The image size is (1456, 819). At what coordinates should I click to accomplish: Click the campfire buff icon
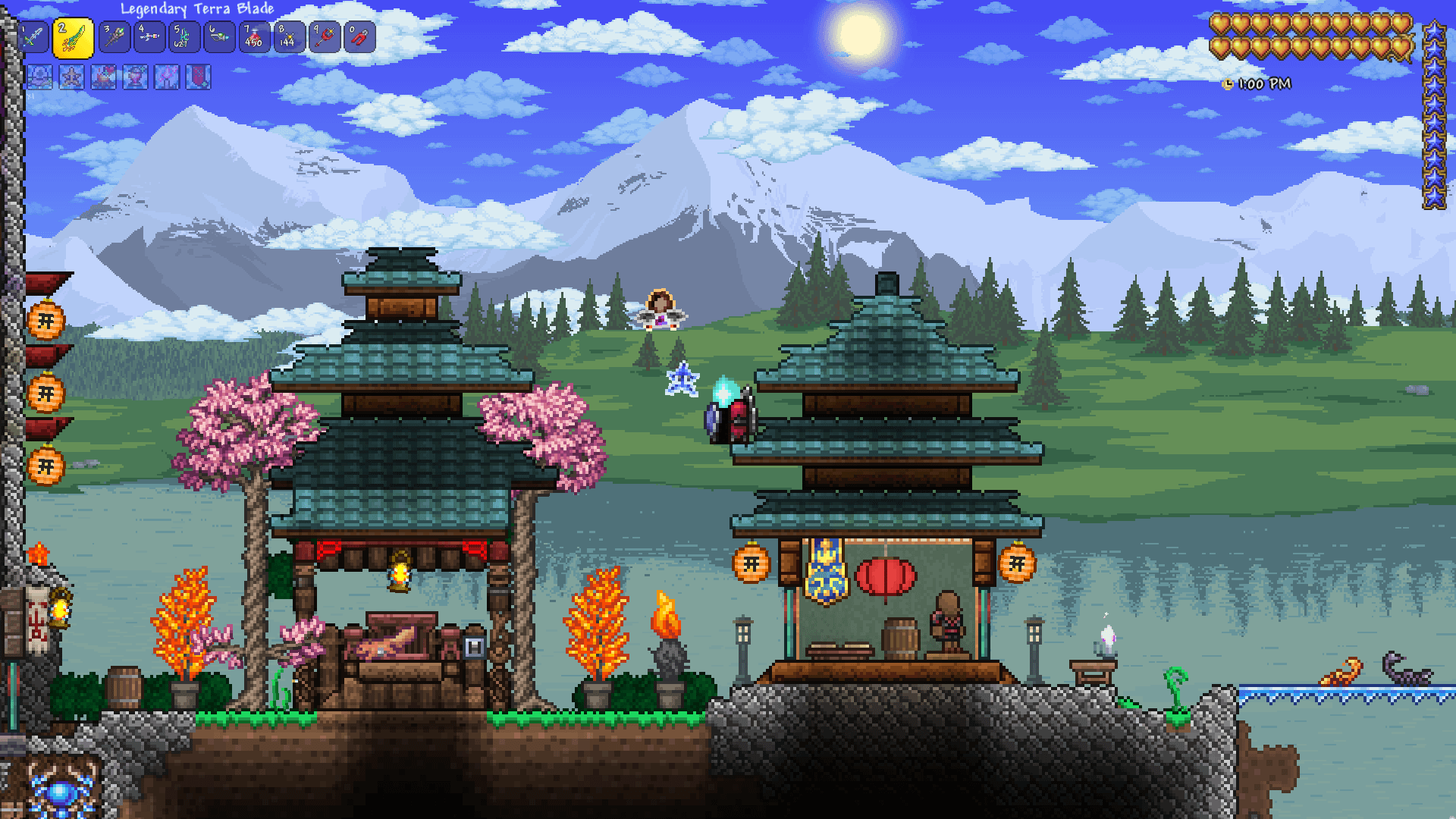[103, 77]
